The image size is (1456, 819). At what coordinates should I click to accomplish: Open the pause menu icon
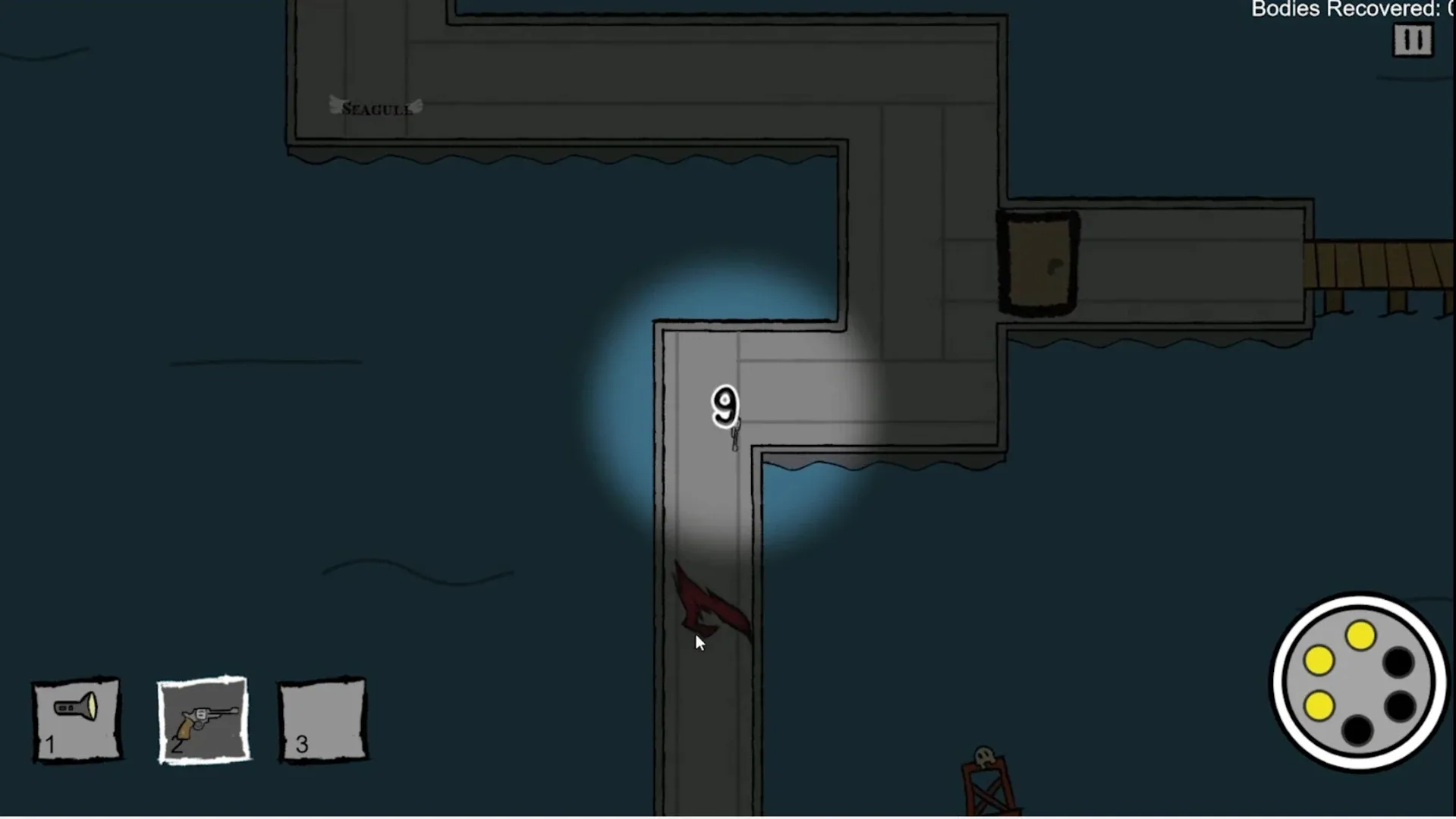click(x=1412, y=40)
